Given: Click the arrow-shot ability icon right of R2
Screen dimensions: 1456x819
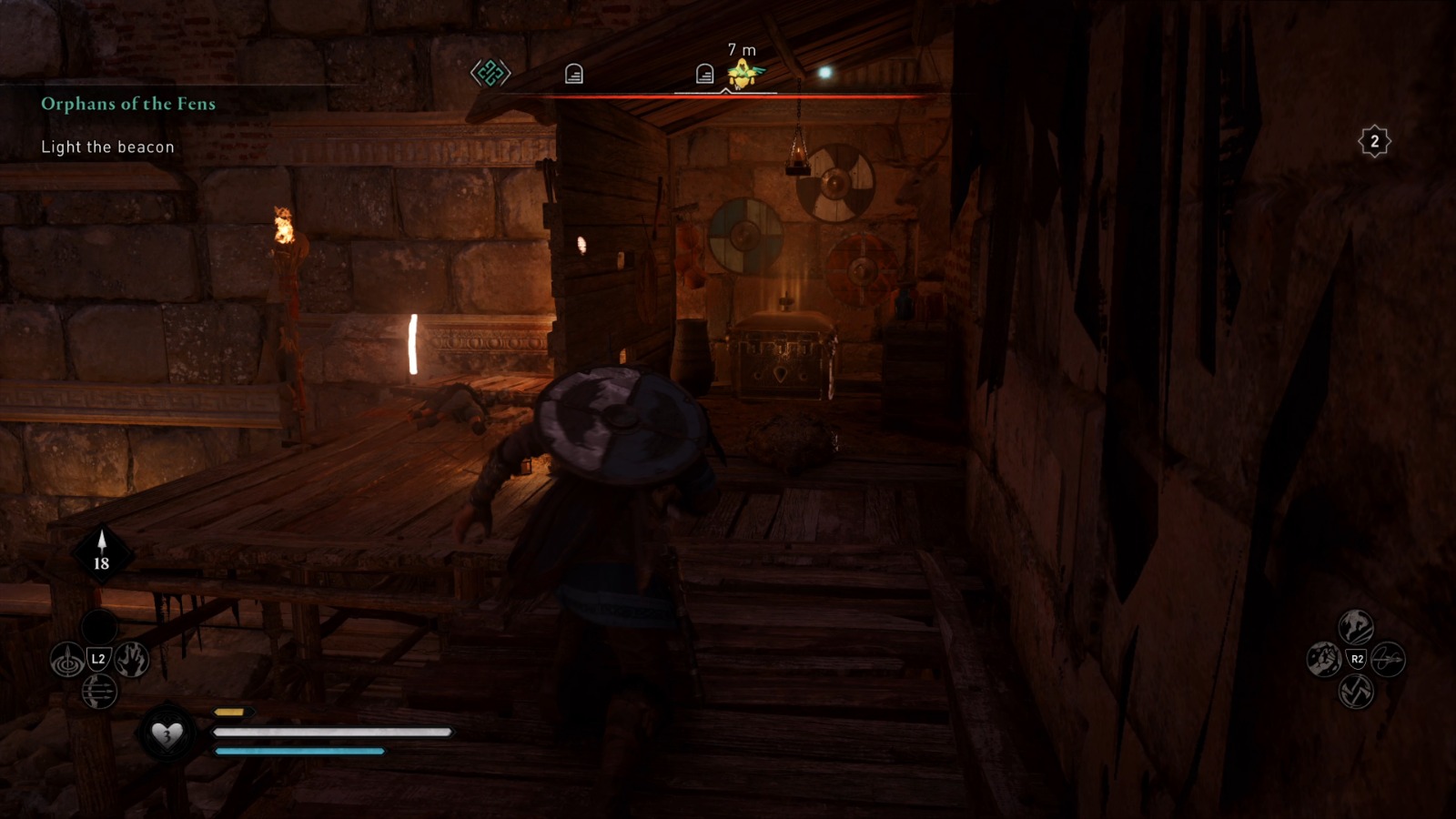Looking at the screenshot, I should tap(1388, 659).
